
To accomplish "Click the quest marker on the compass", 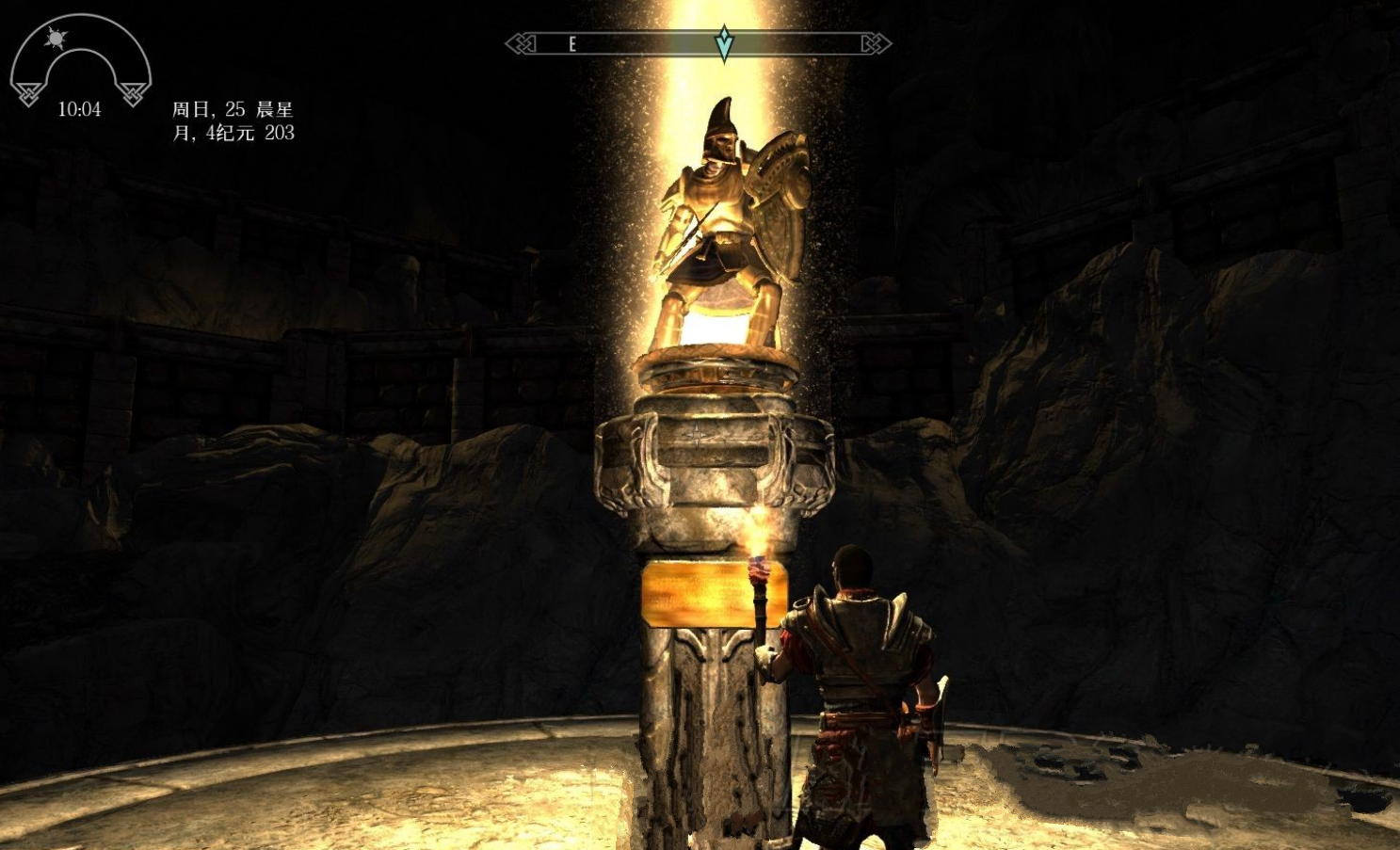I will [x=723, y=43].
